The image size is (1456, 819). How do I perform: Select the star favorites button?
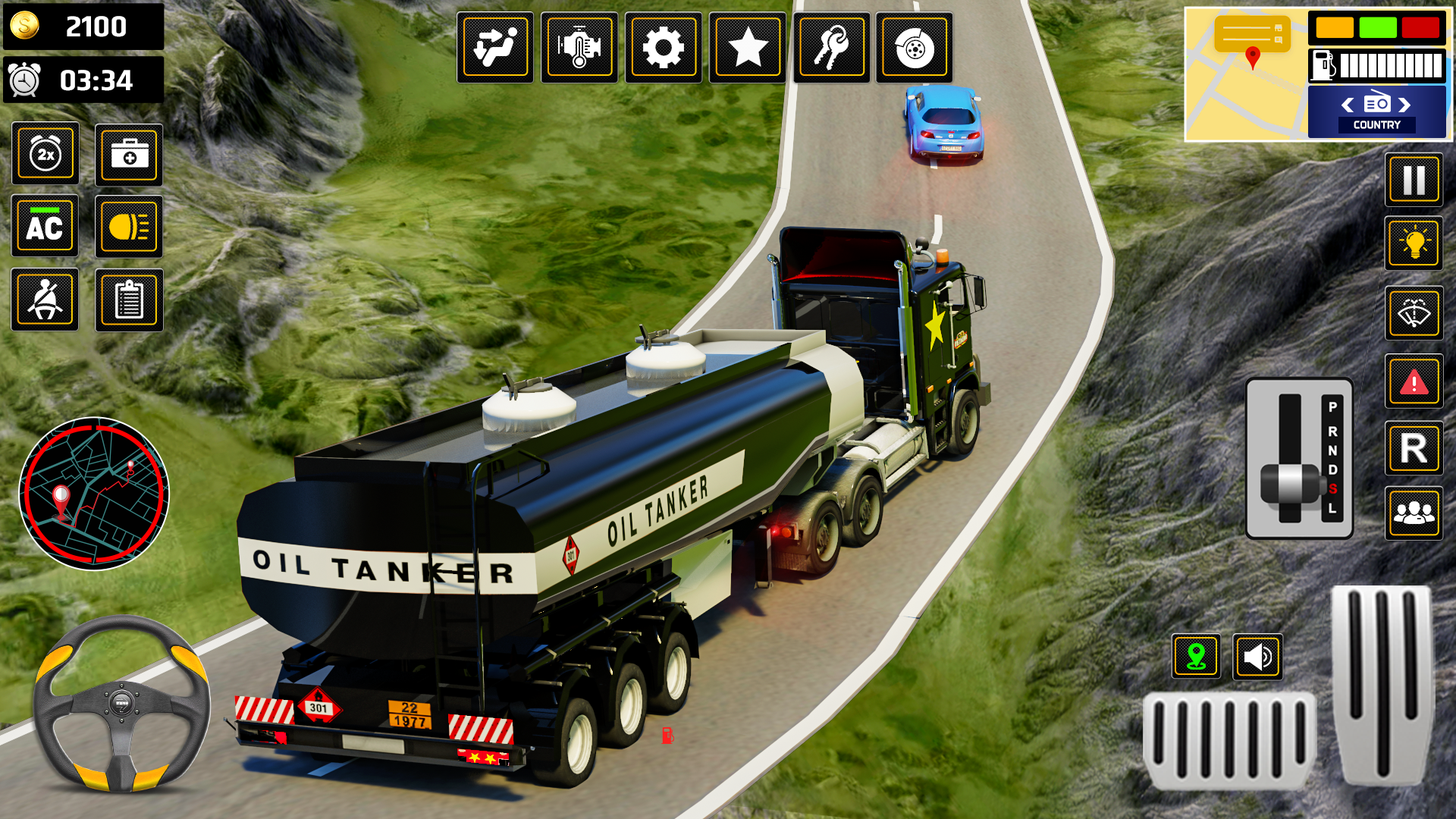[747, 48]
